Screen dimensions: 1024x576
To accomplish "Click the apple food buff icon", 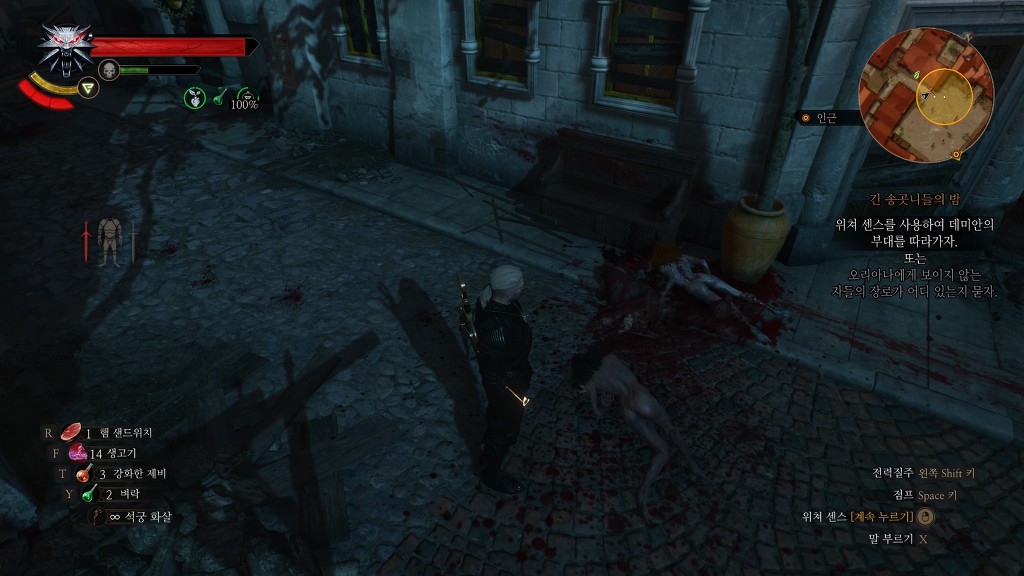I will pos(193,97).
